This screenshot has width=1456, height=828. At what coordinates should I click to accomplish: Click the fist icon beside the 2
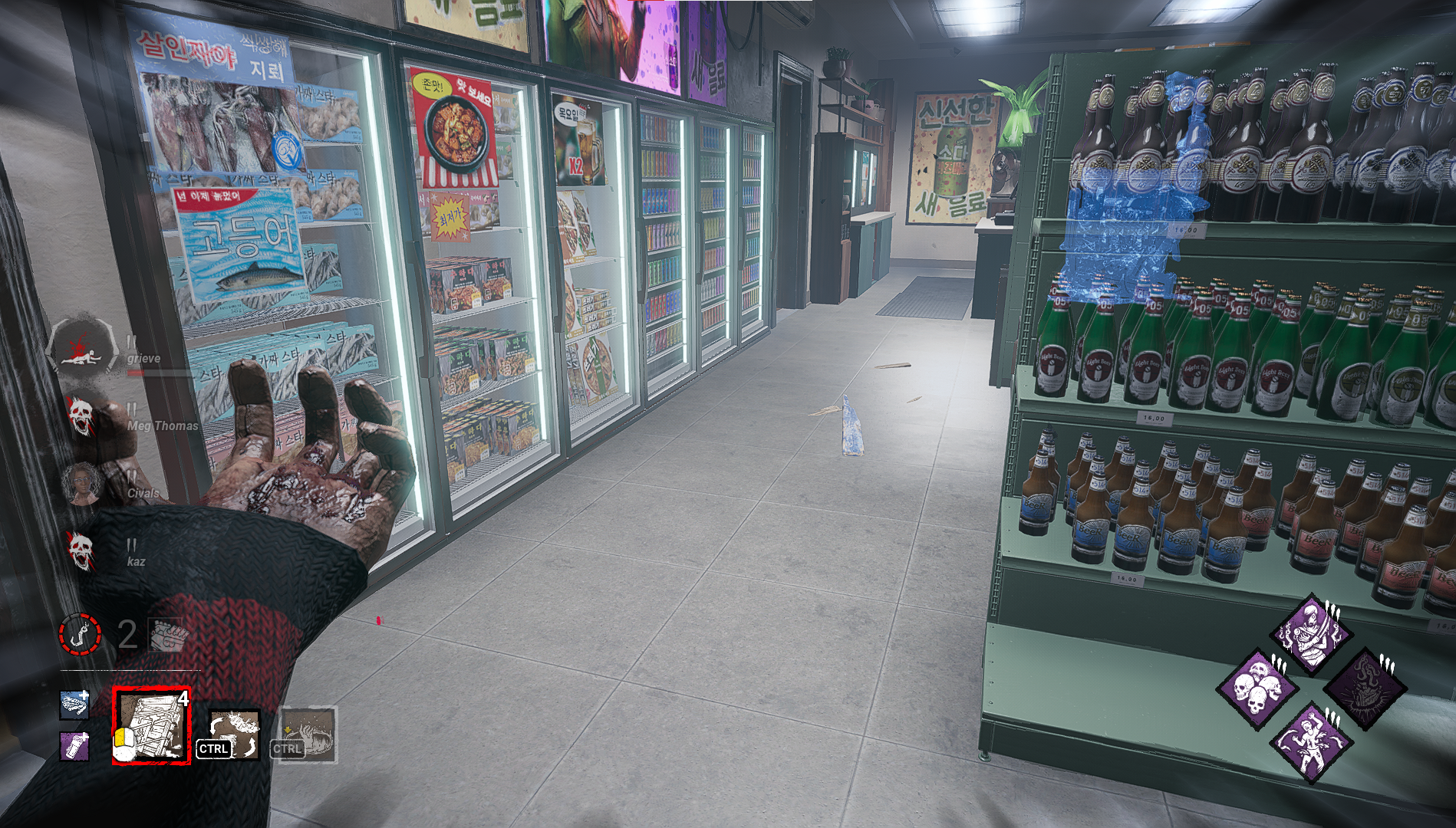click(165, 635)
